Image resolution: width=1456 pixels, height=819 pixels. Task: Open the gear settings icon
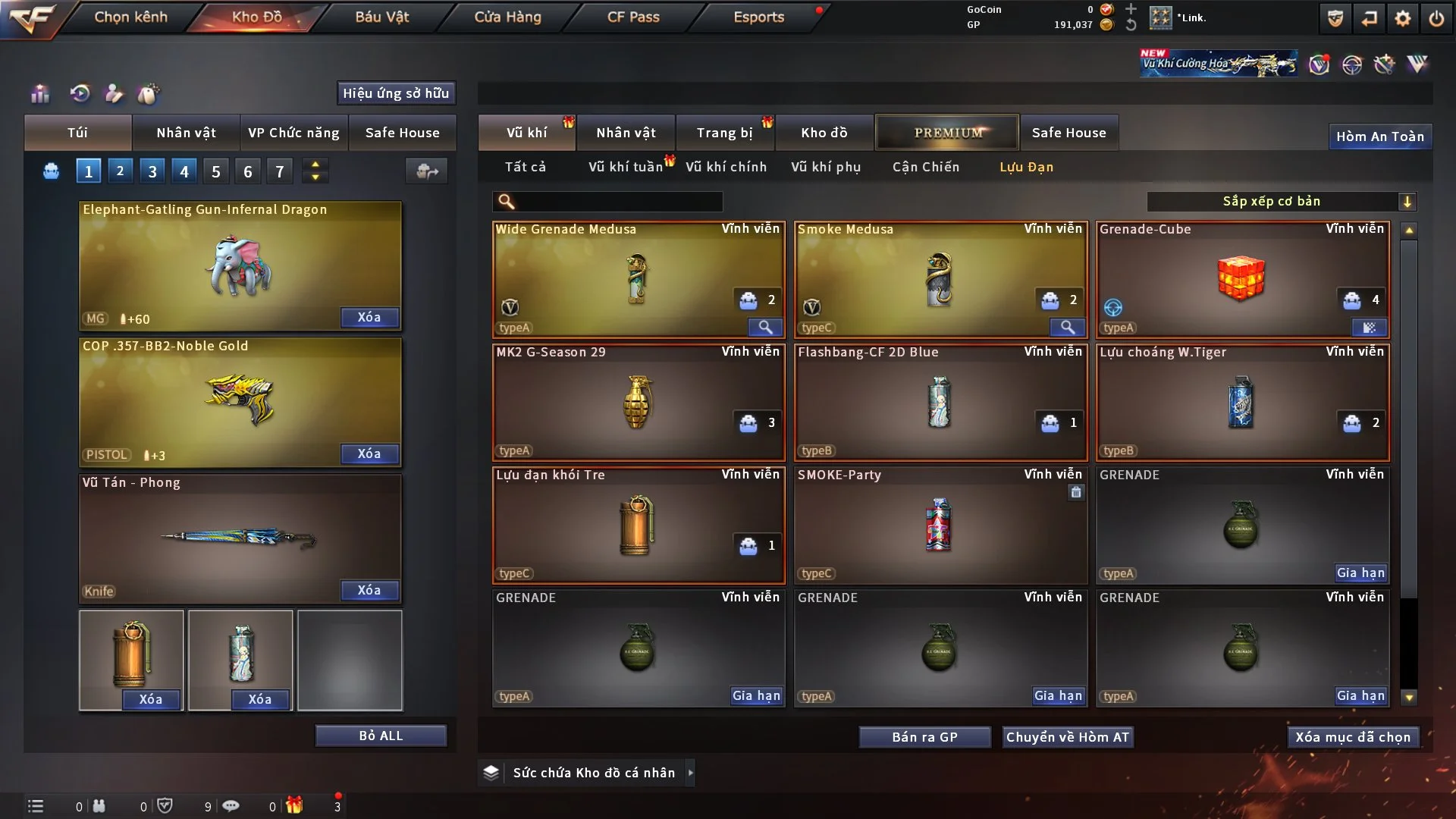[x=1403, y=18]
